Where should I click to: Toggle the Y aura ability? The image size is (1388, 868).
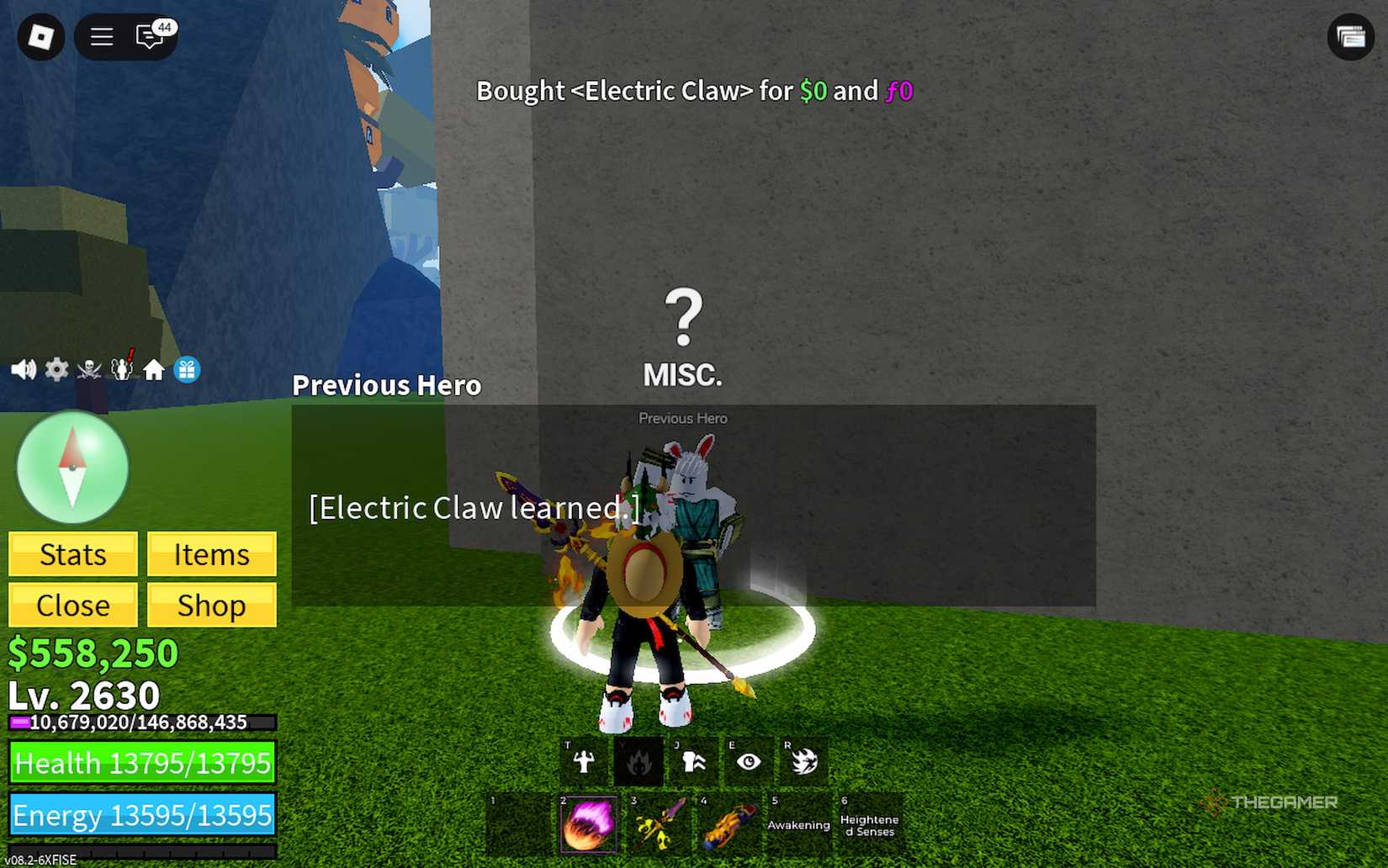coord(638,759)
